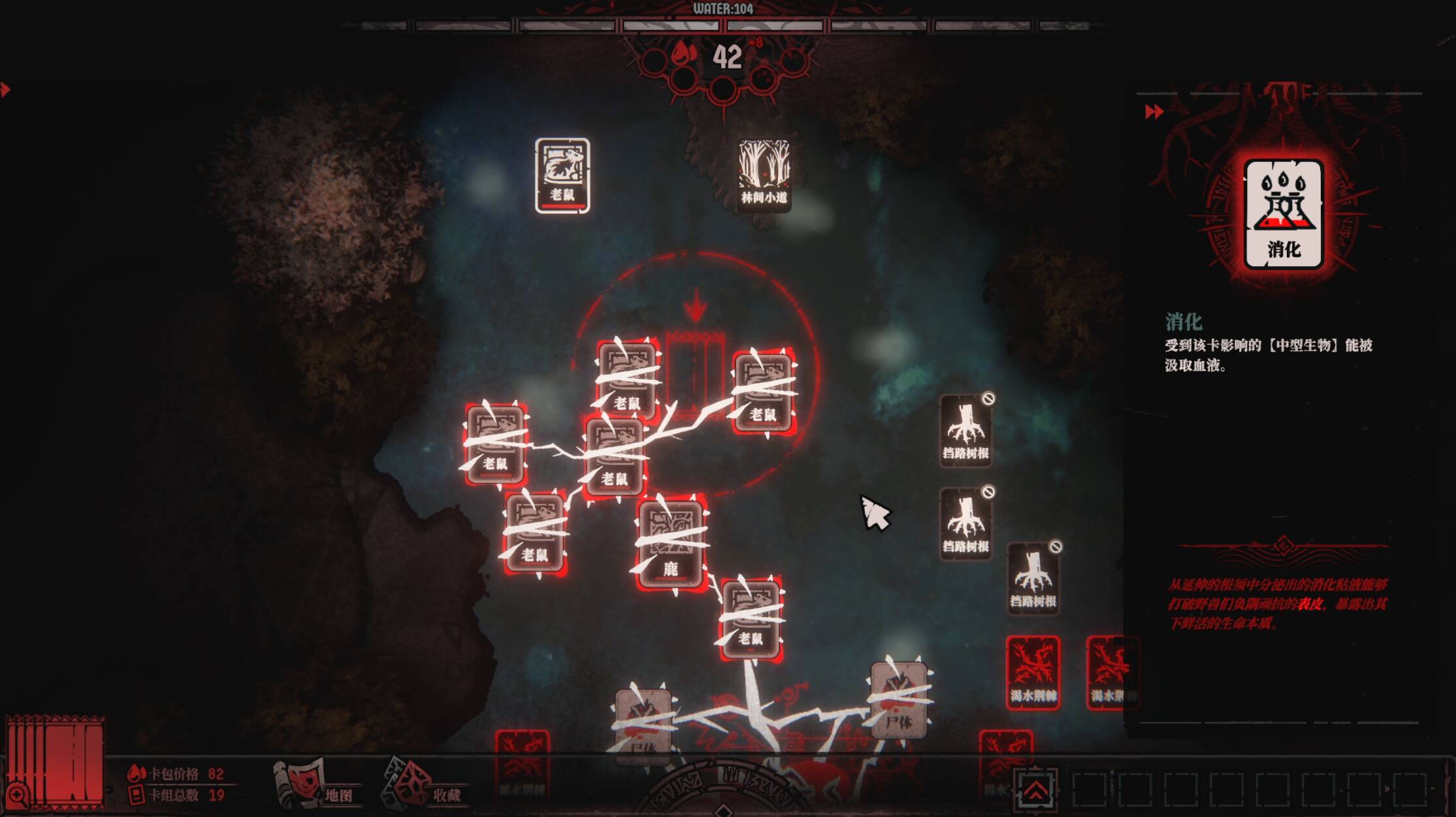This screenshot has height=817, width=1456.
Task: Click the red double-chevron up button
Action: [1035, 790]
